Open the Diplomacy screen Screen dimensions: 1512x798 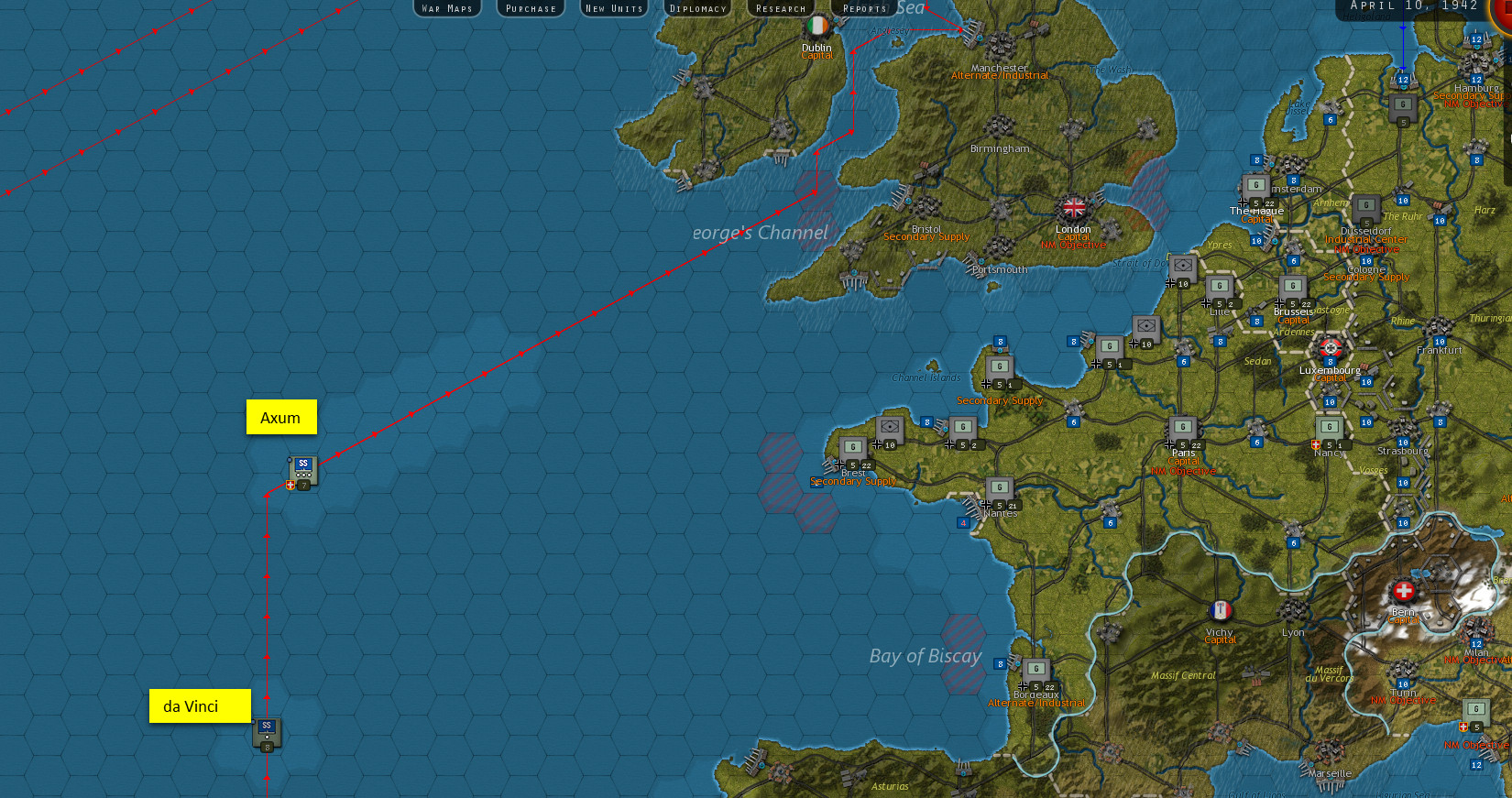(x=697, y=8)
